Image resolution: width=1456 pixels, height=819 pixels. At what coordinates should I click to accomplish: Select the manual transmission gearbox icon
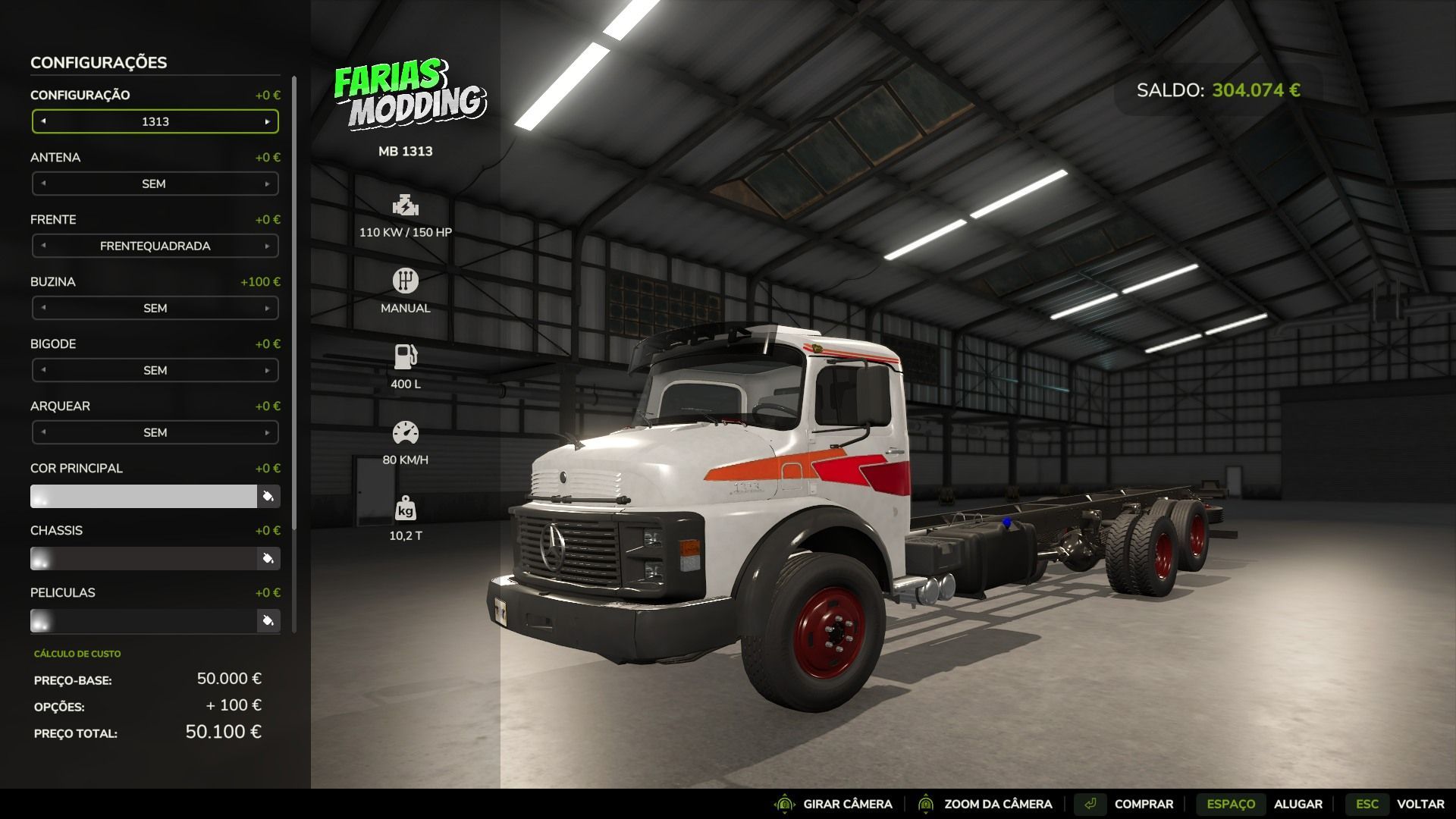click(405, 280)
